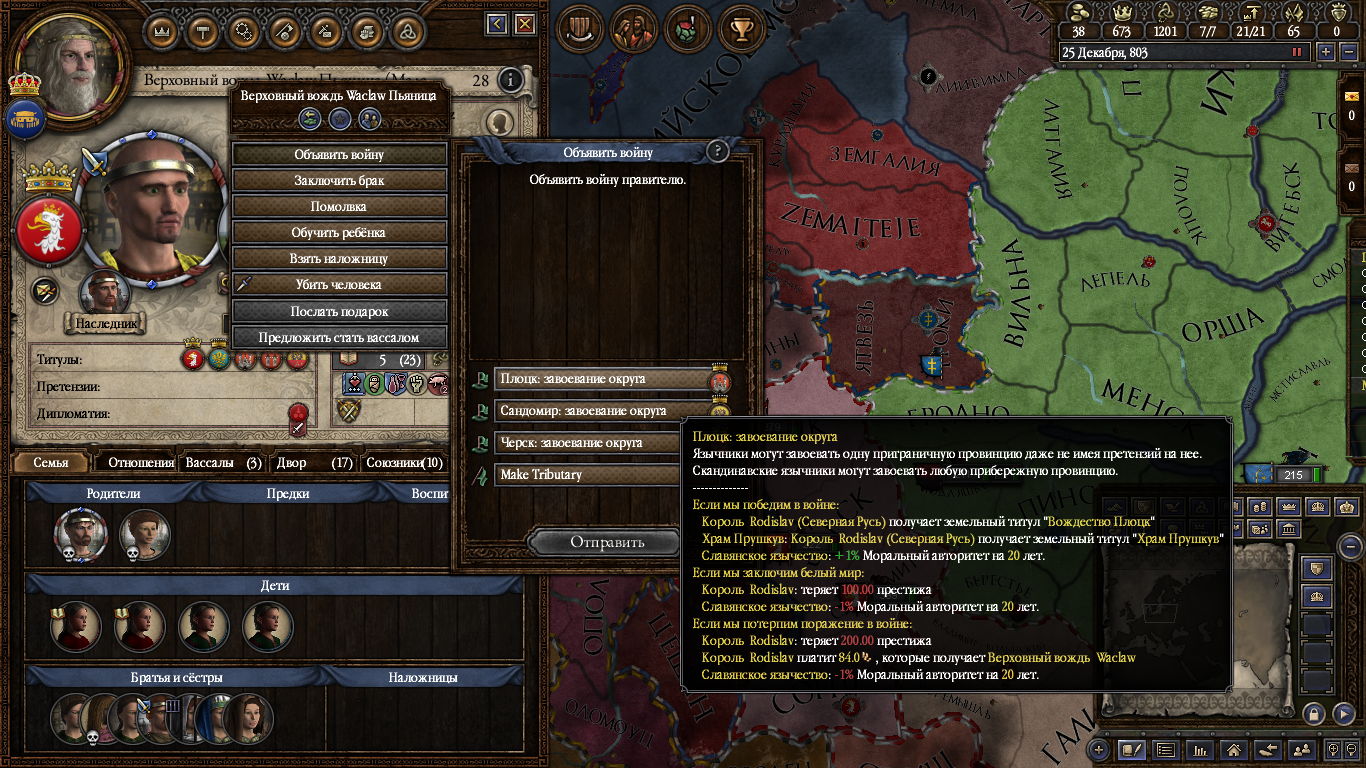
Task: Select the 'Убить человека' plot option
Action: [x=339, y=285]
